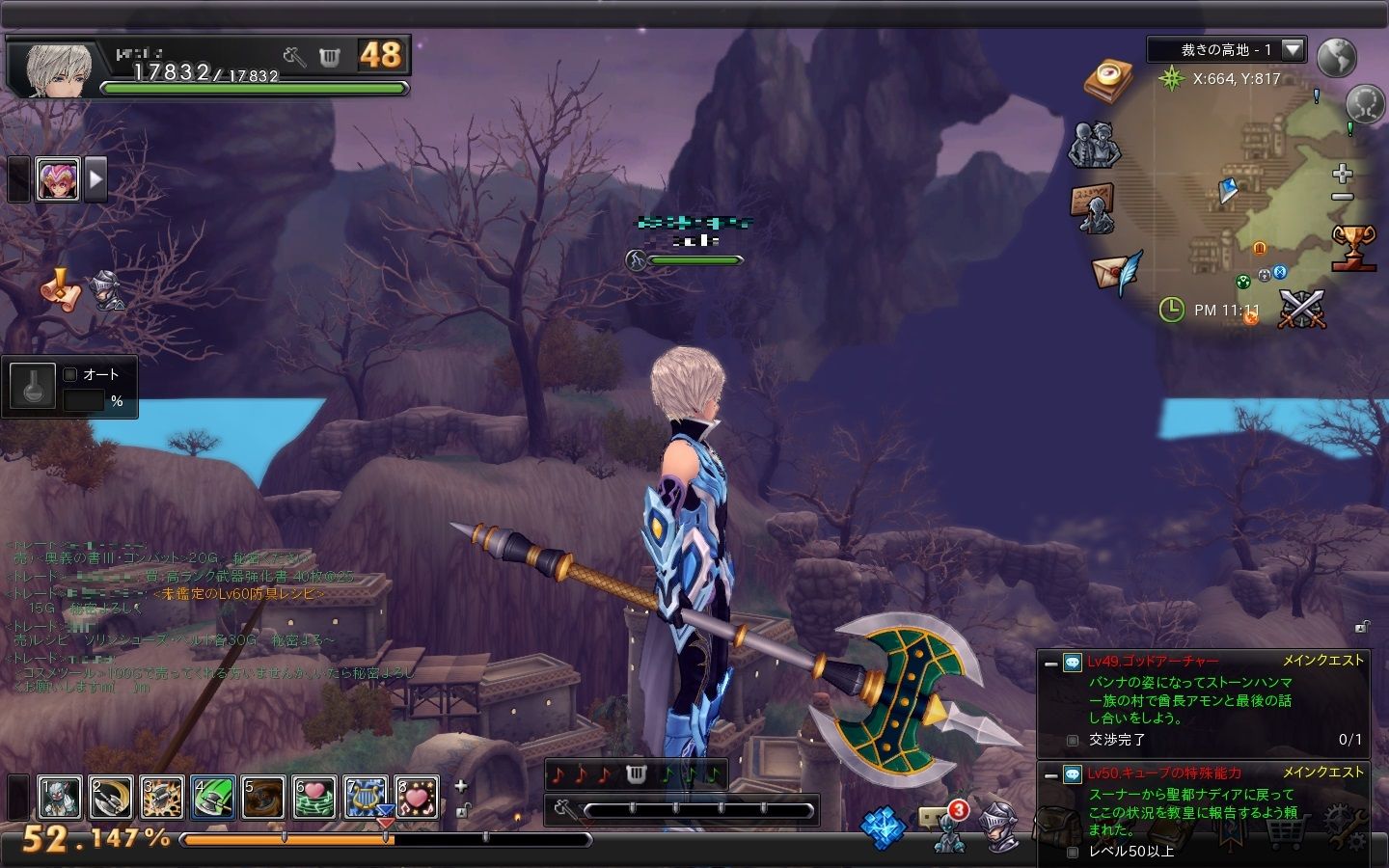Open the channel dropdown beside 裁きの高地 - 1
Viewport: 1389px width, 868px height.
[x=1293, y=49]
